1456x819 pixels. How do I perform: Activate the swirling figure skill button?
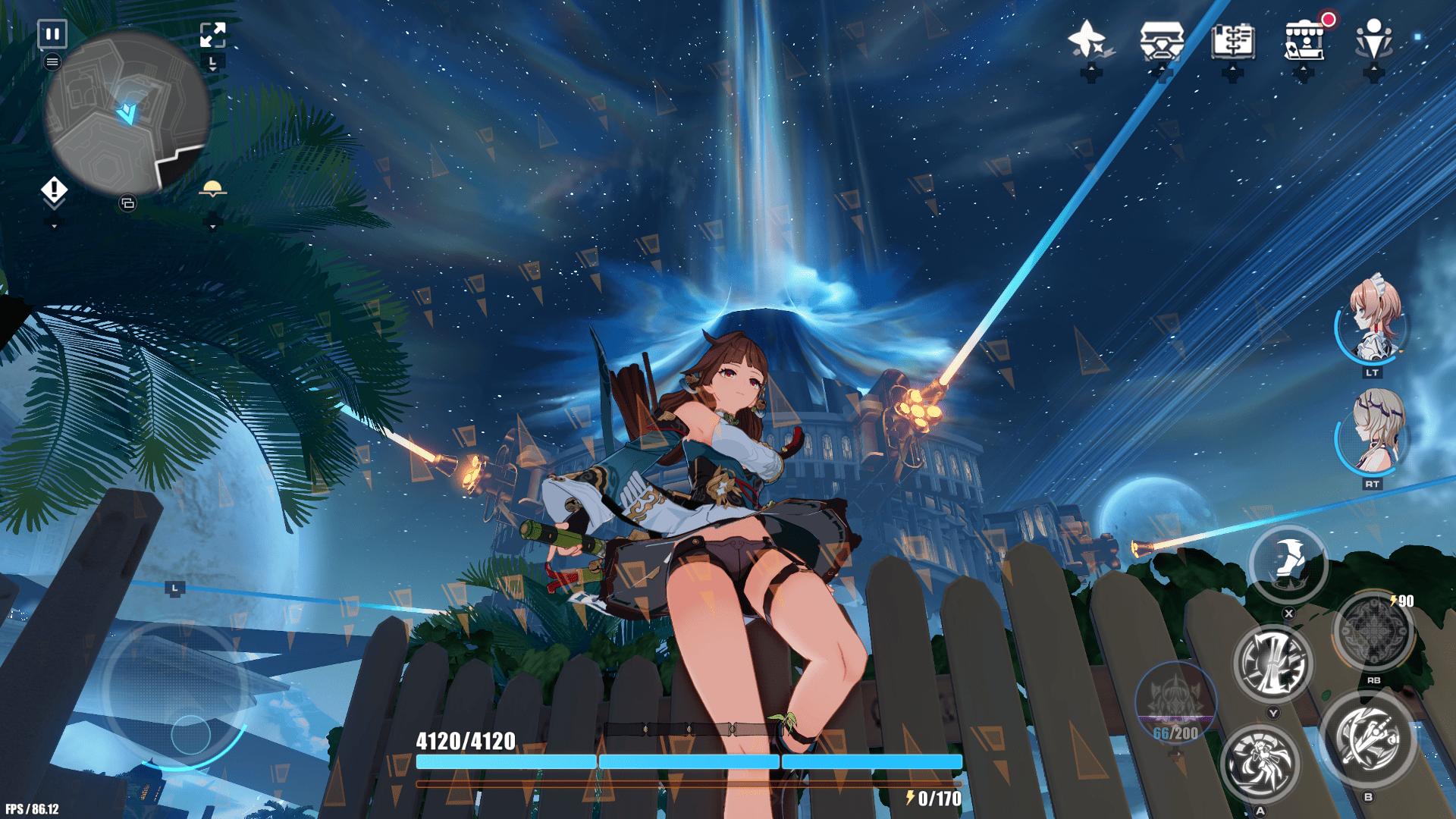pos(1260,764)
